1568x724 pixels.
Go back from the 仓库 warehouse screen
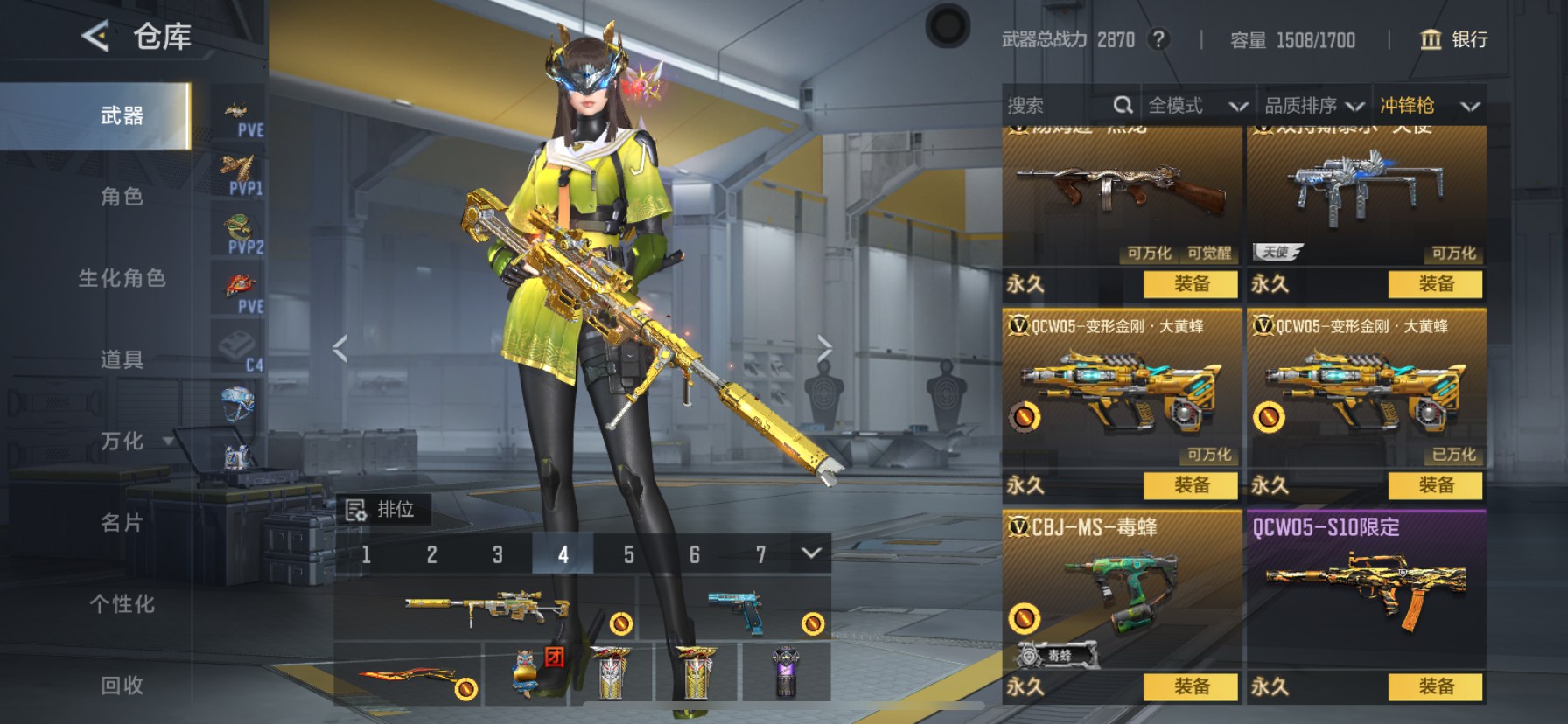pos(95,37)
